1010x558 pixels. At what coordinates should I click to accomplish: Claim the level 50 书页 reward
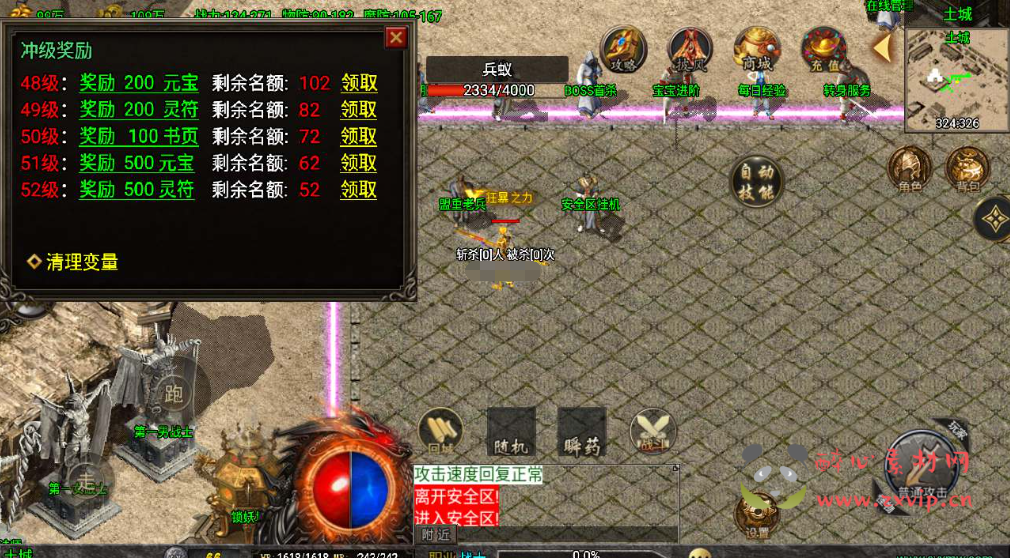[359, 136]
